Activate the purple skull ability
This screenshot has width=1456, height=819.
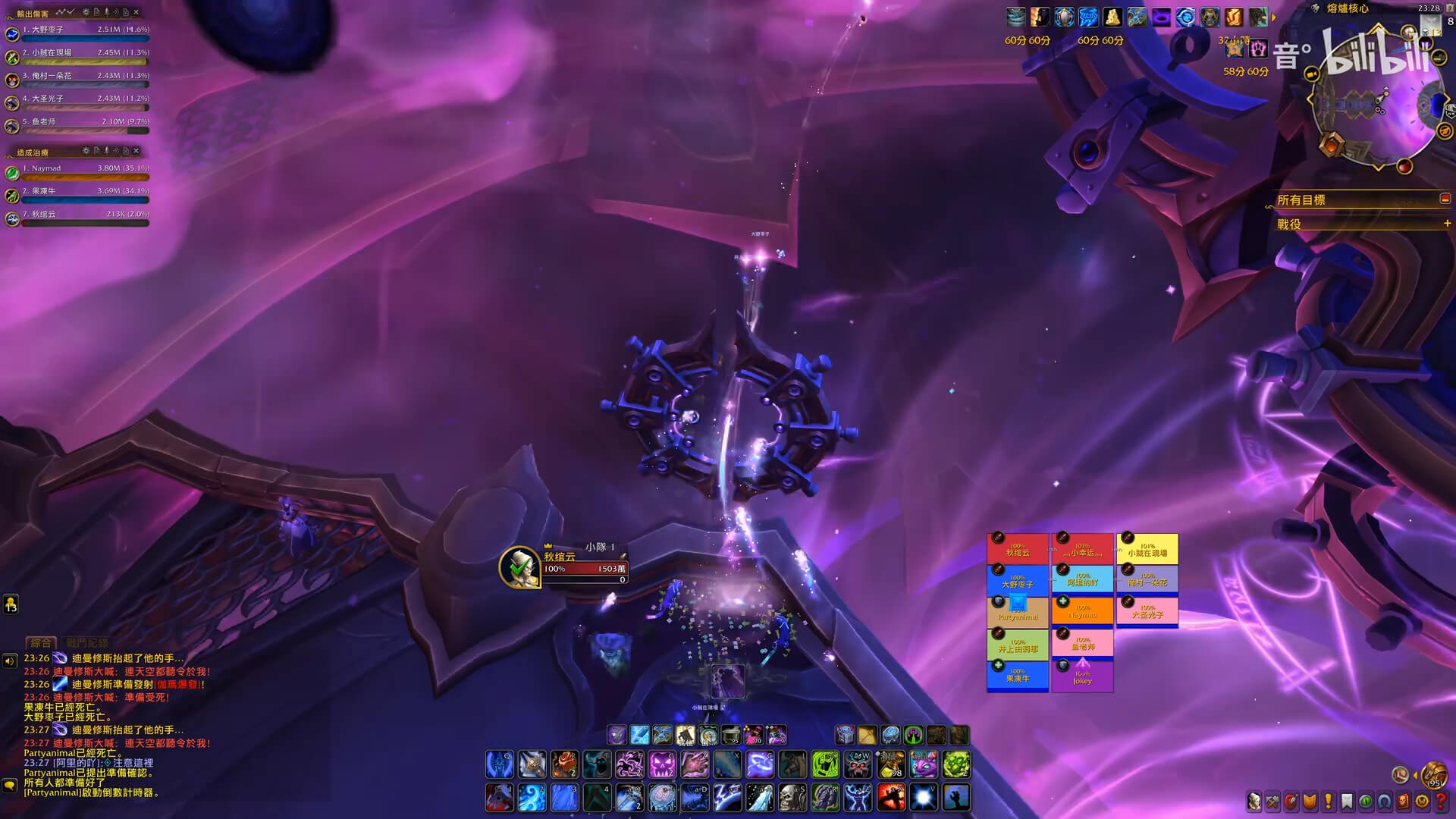[661, 765]
